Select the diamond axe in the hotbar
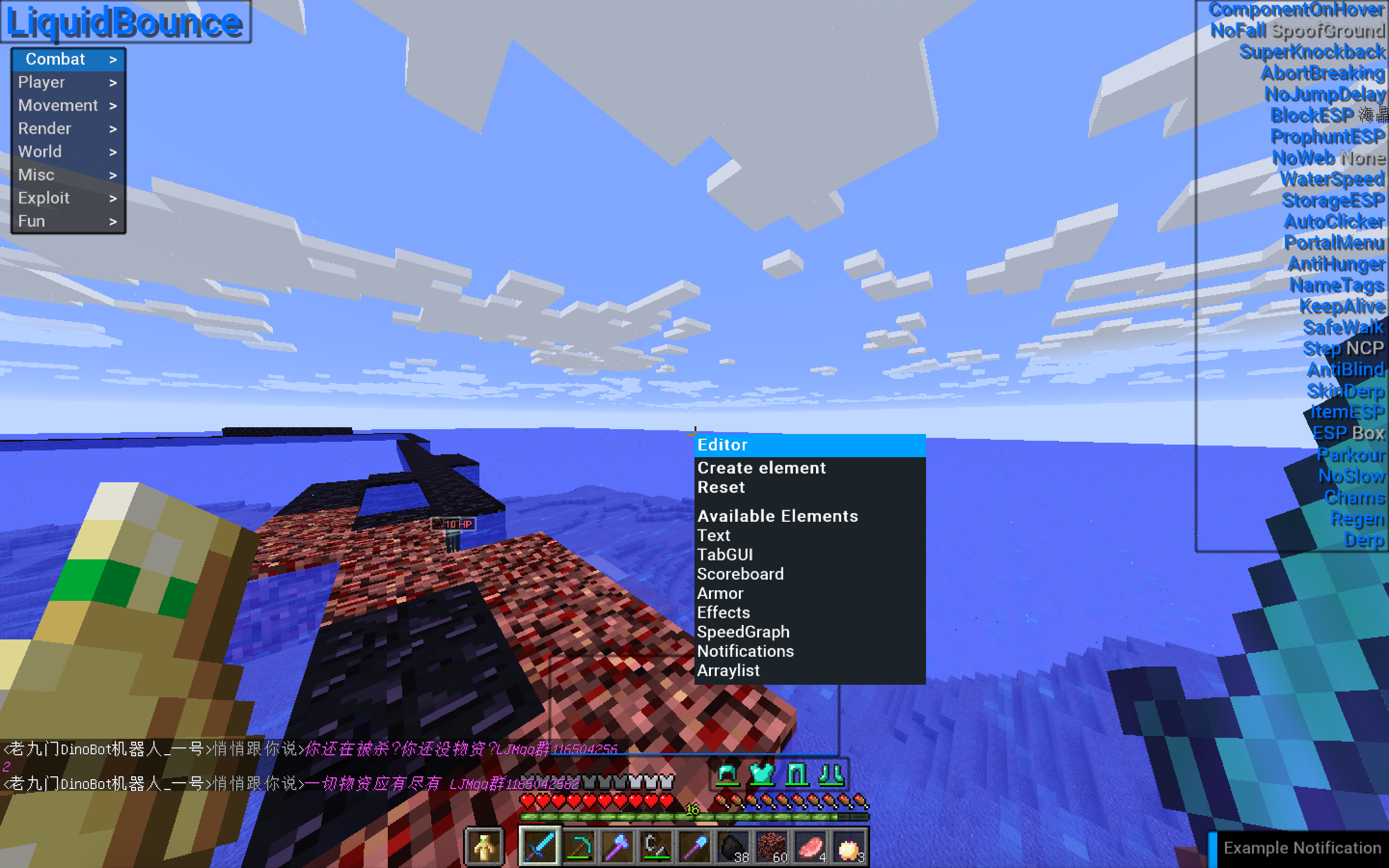1389x868 pixels. click(x=618, y=845)
